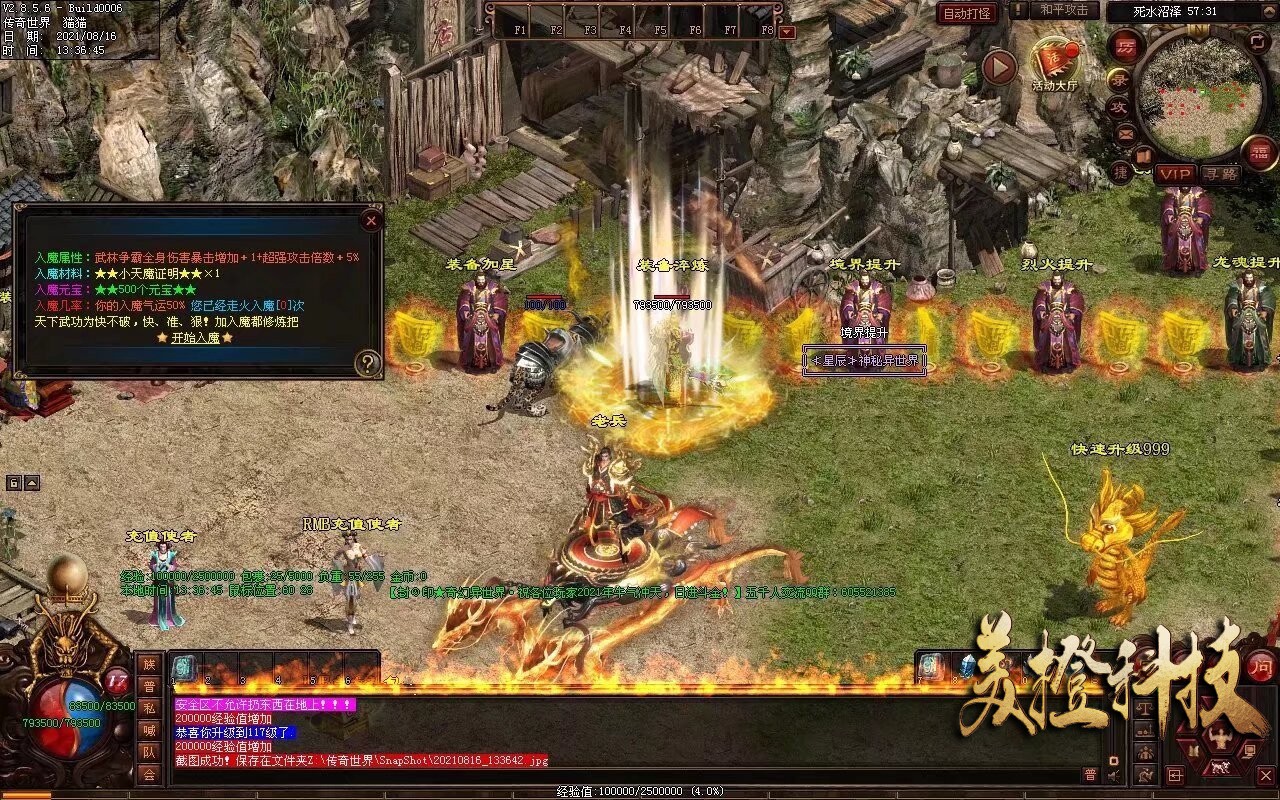Viewport: 1280px width, 800px height.
Task: Click the chat input field at the bottom
Action: coord(600,776)
